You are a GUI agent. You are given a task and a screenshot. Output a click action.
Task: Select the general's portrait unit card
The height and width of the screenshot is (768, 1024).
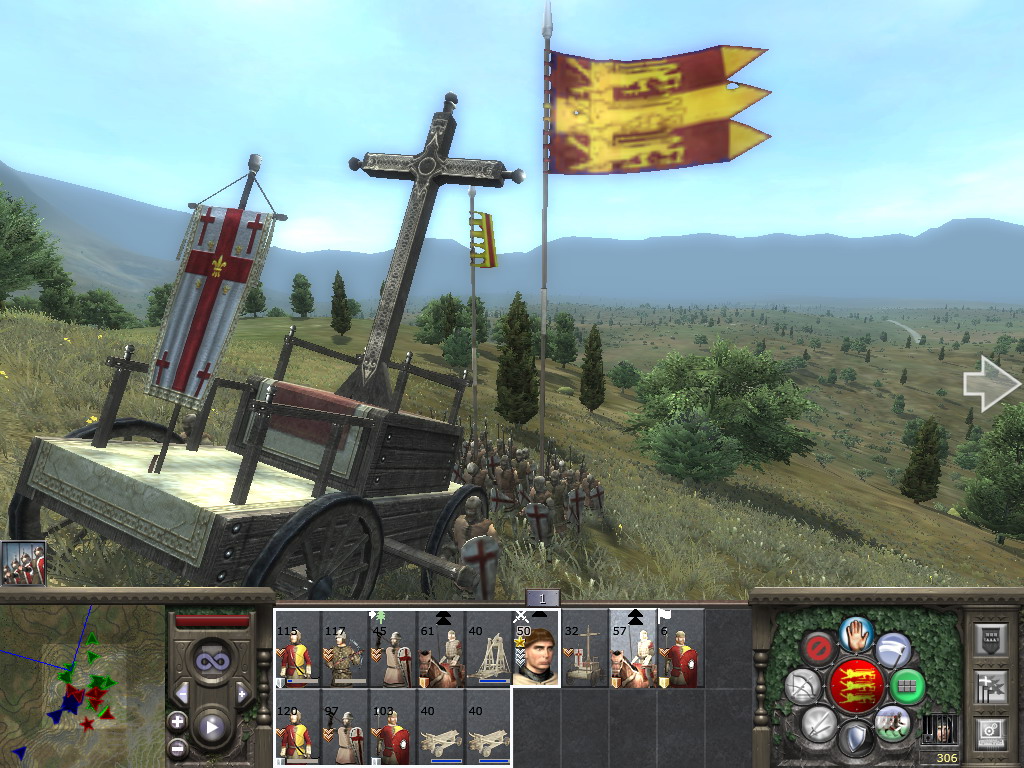tap(537, 648)
